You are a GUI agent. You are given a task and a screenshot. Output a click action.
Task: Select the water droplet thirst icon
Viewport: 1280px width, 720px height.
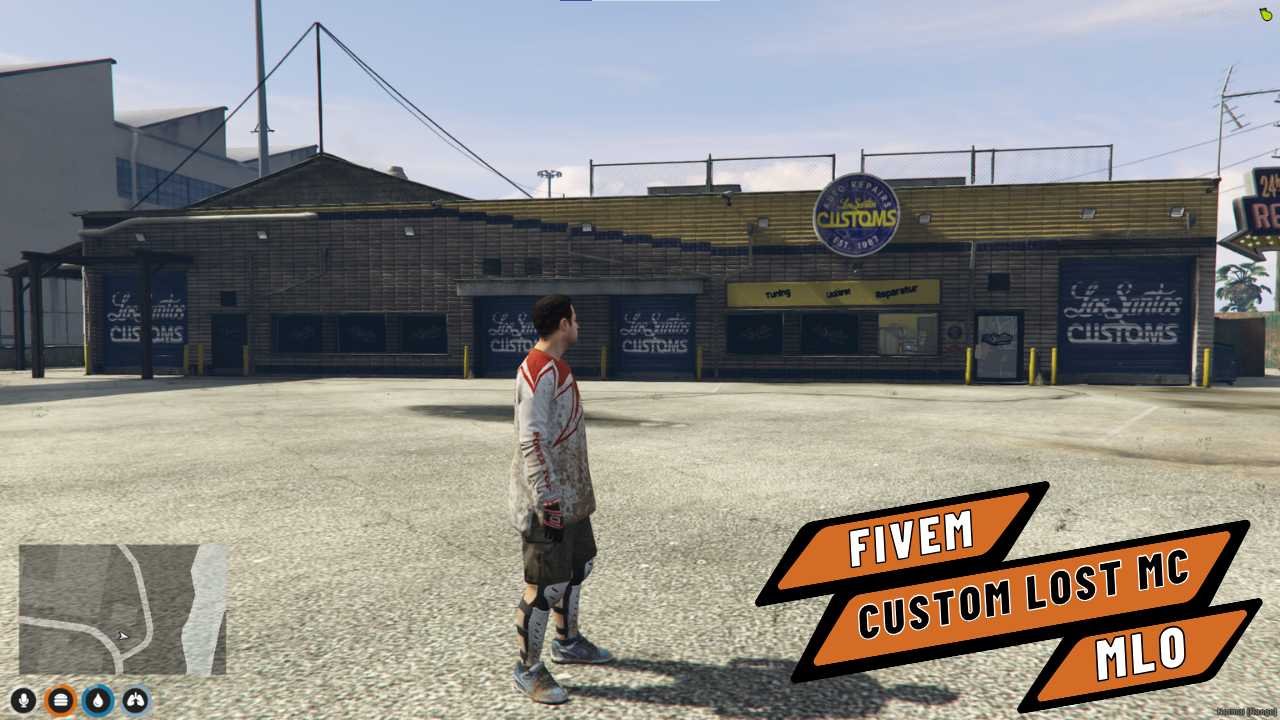[x=96, y=700]
